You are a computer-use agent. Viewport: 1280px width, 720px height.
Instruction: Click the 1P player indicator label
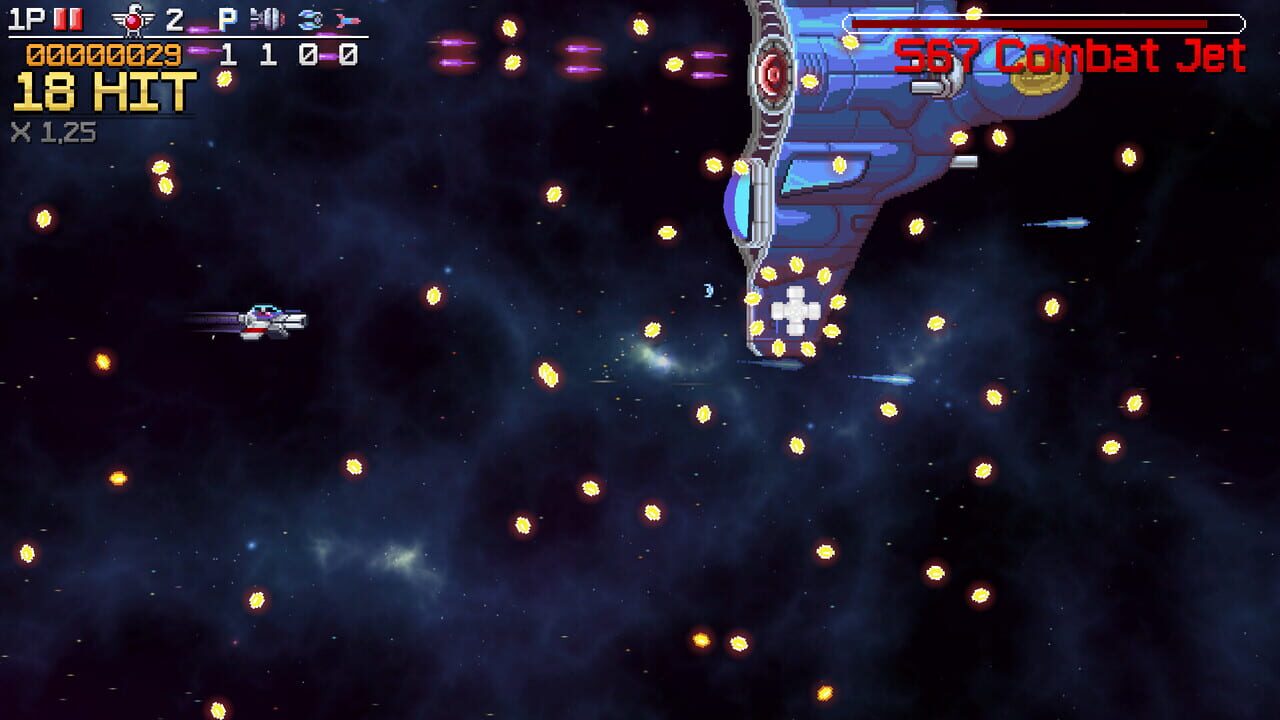click(27, 17)
